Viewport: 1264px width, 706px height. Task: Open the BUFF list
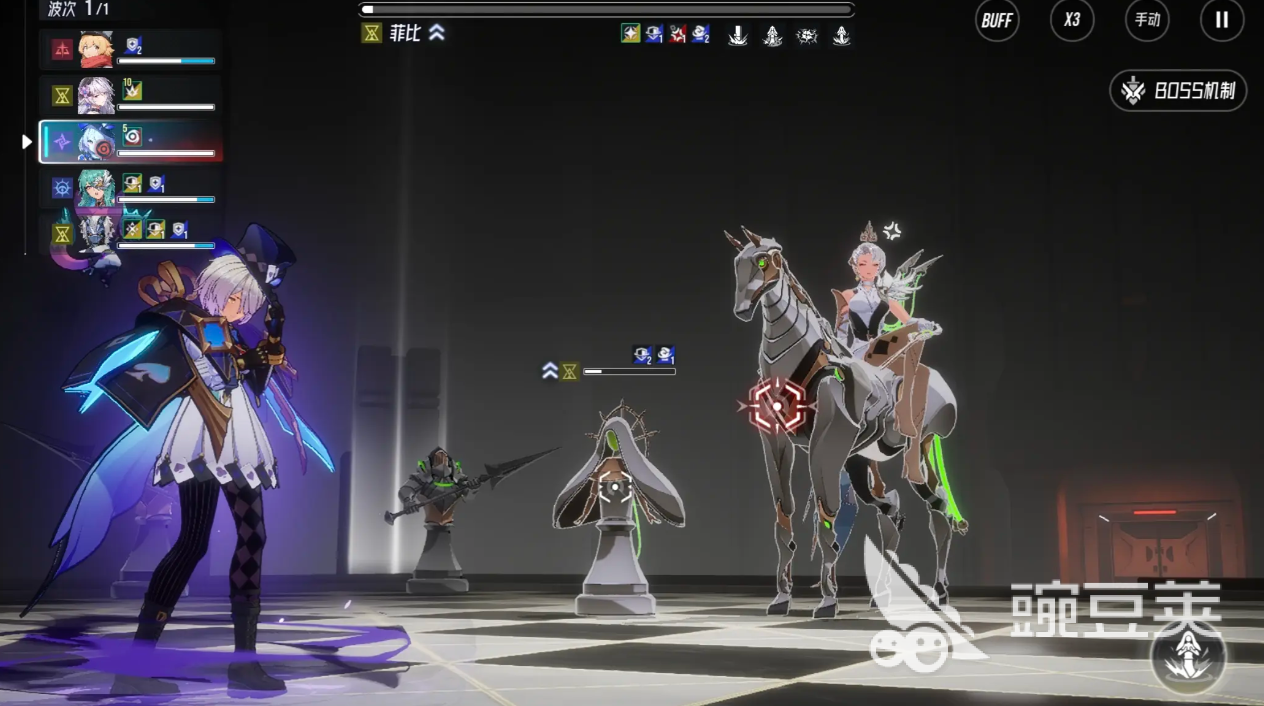coord(997,20)
